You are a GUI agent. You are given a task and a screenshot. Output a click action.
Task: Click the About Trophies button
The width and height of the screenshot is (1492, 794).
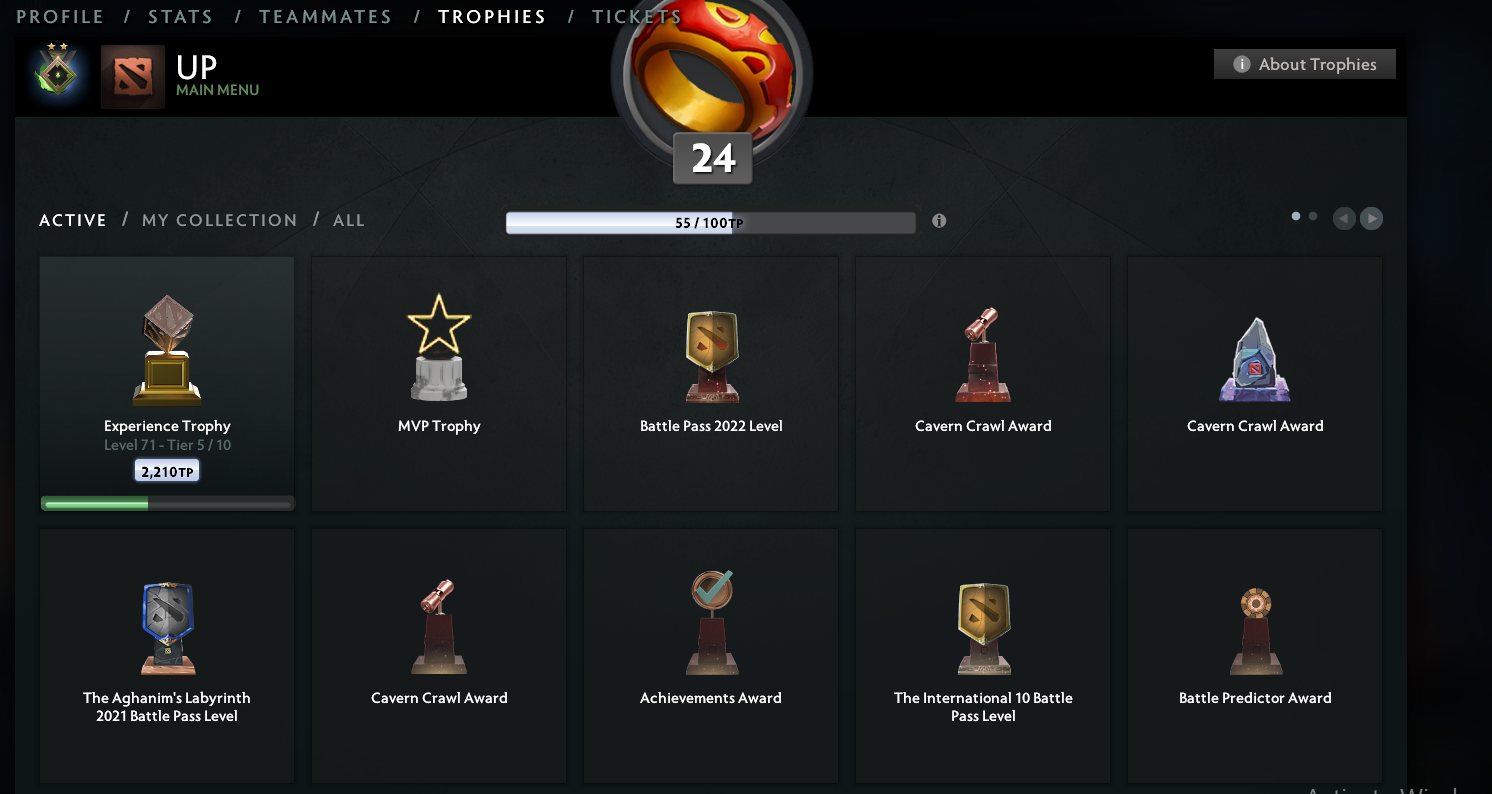click(1304, 64)
